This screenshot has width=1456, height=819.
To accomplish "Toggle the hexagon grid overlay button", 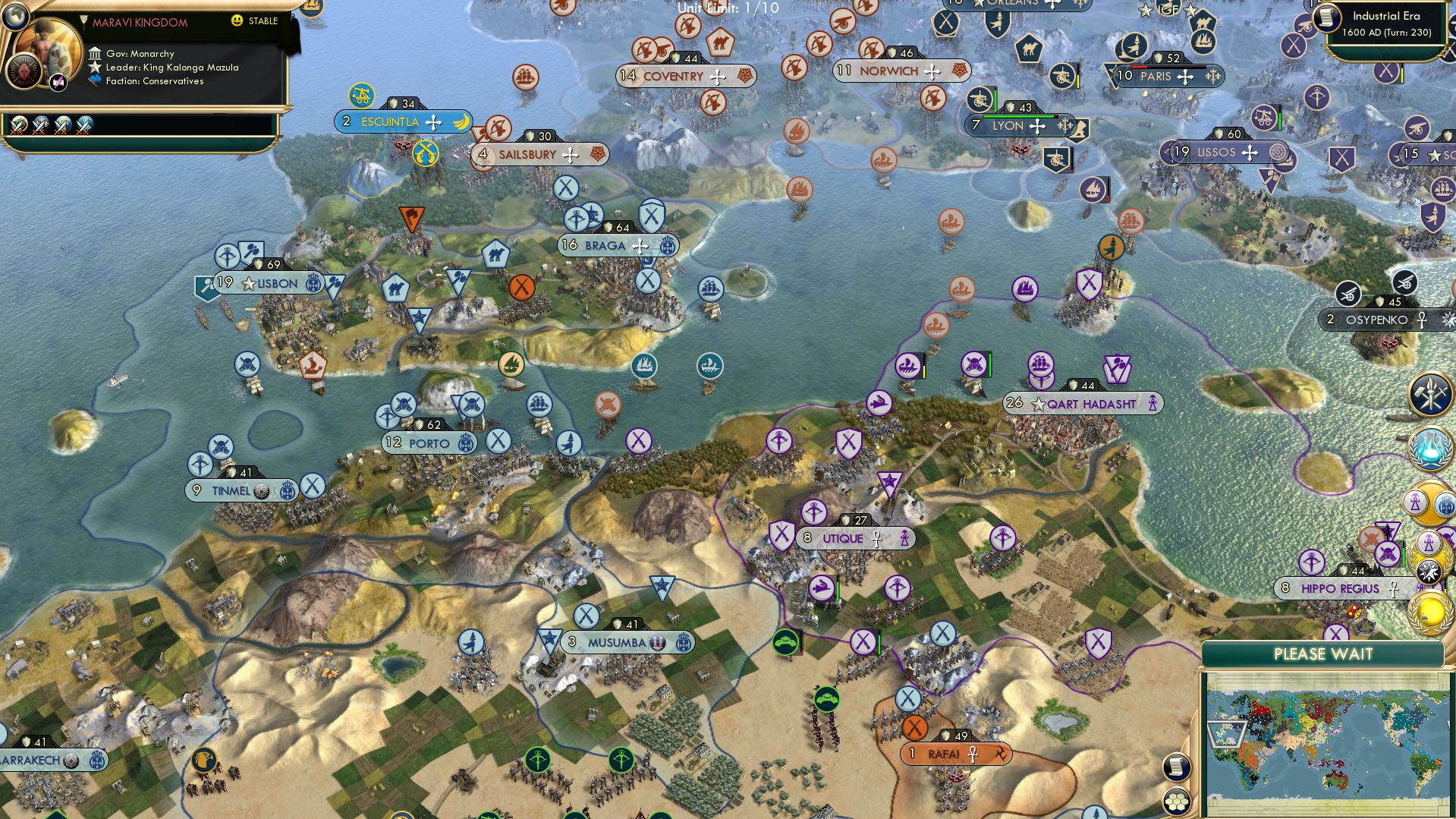I will pos(1176,801).
